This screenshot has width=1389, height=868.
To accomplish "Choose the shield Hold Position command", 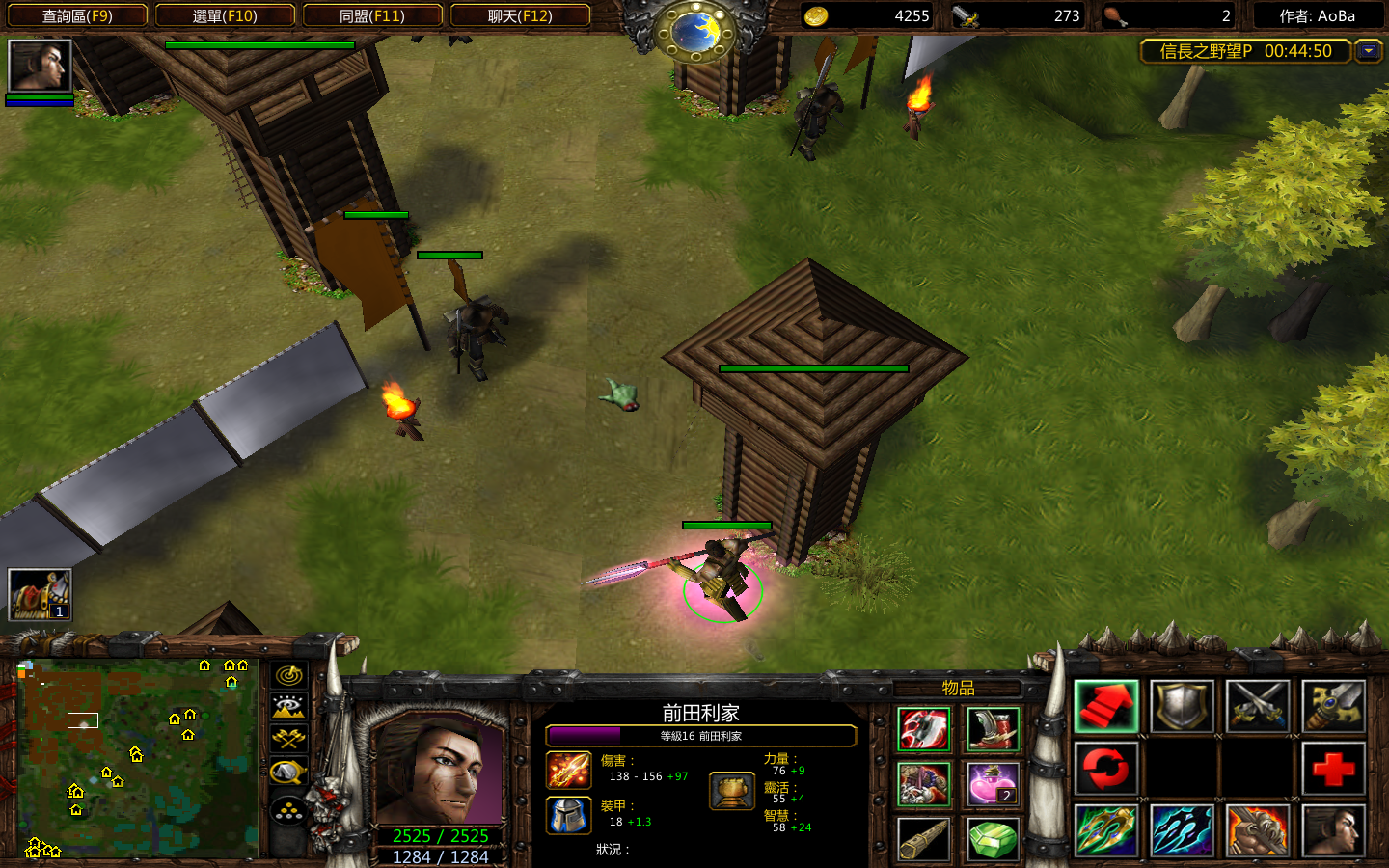I will click(1183, 707).
